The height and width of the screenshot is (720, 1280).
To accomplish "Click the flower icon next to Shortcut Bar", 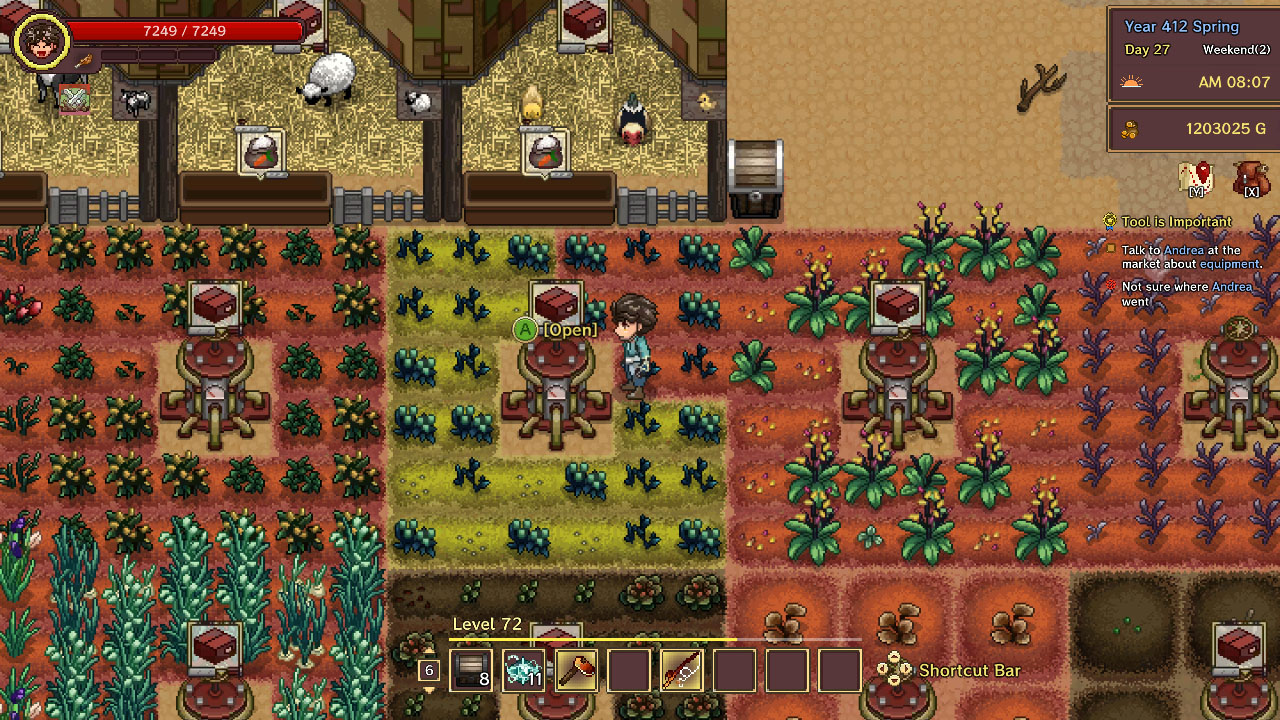I will point(893,670).
